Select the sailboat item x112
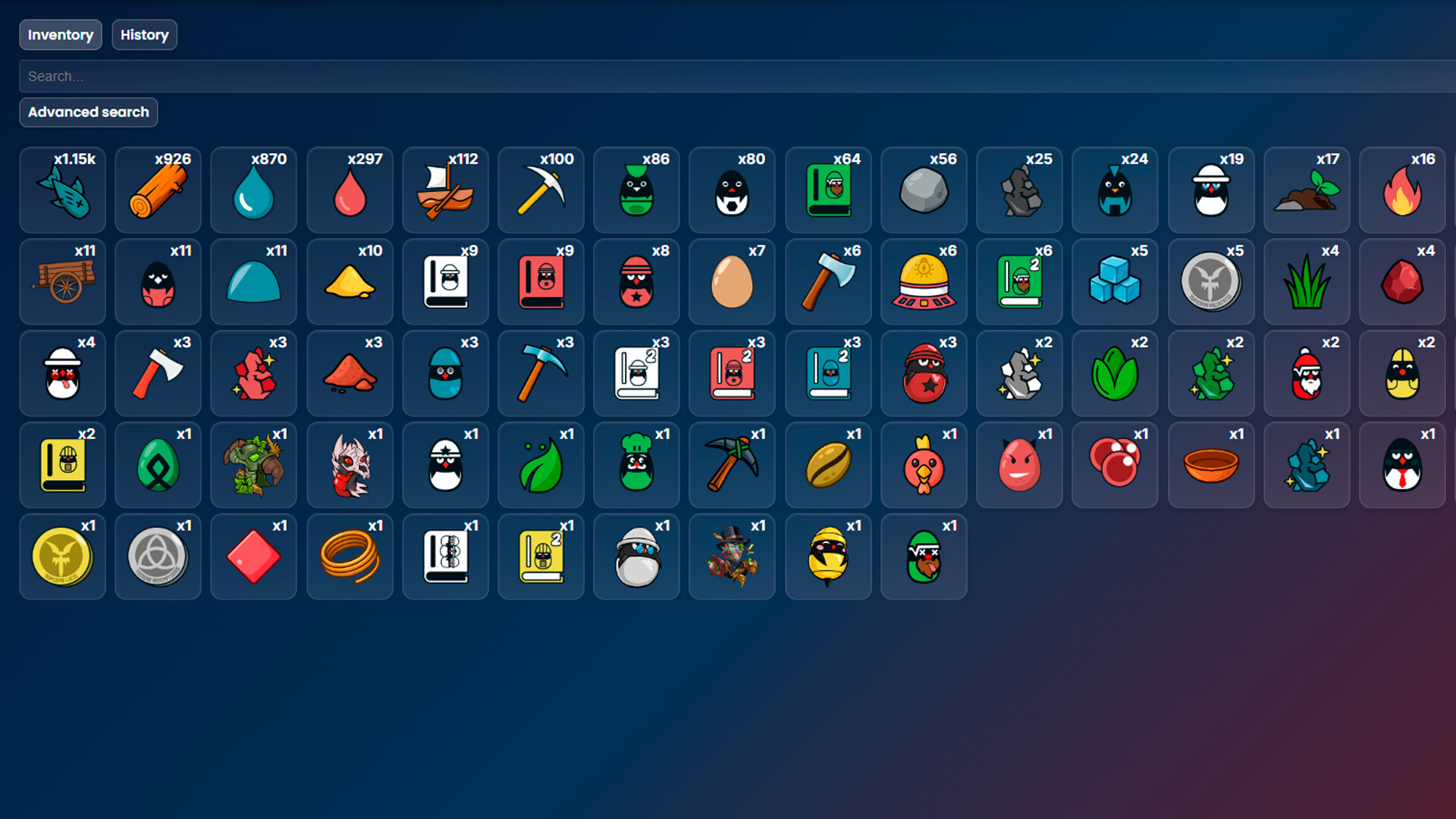The image size is (1456, 819). (445, 190)
